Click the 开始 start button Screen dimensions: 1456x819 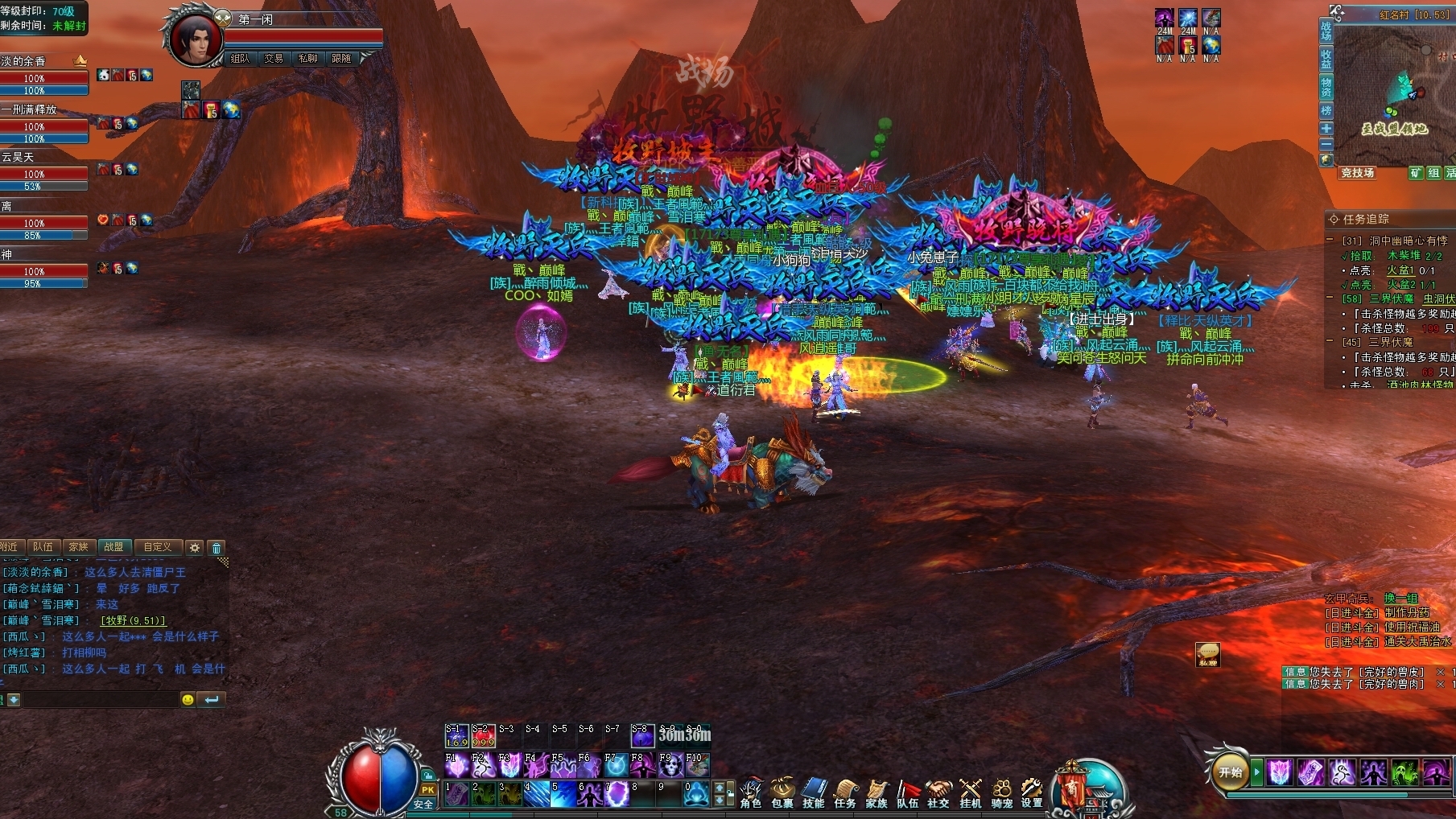[1231, 772]
